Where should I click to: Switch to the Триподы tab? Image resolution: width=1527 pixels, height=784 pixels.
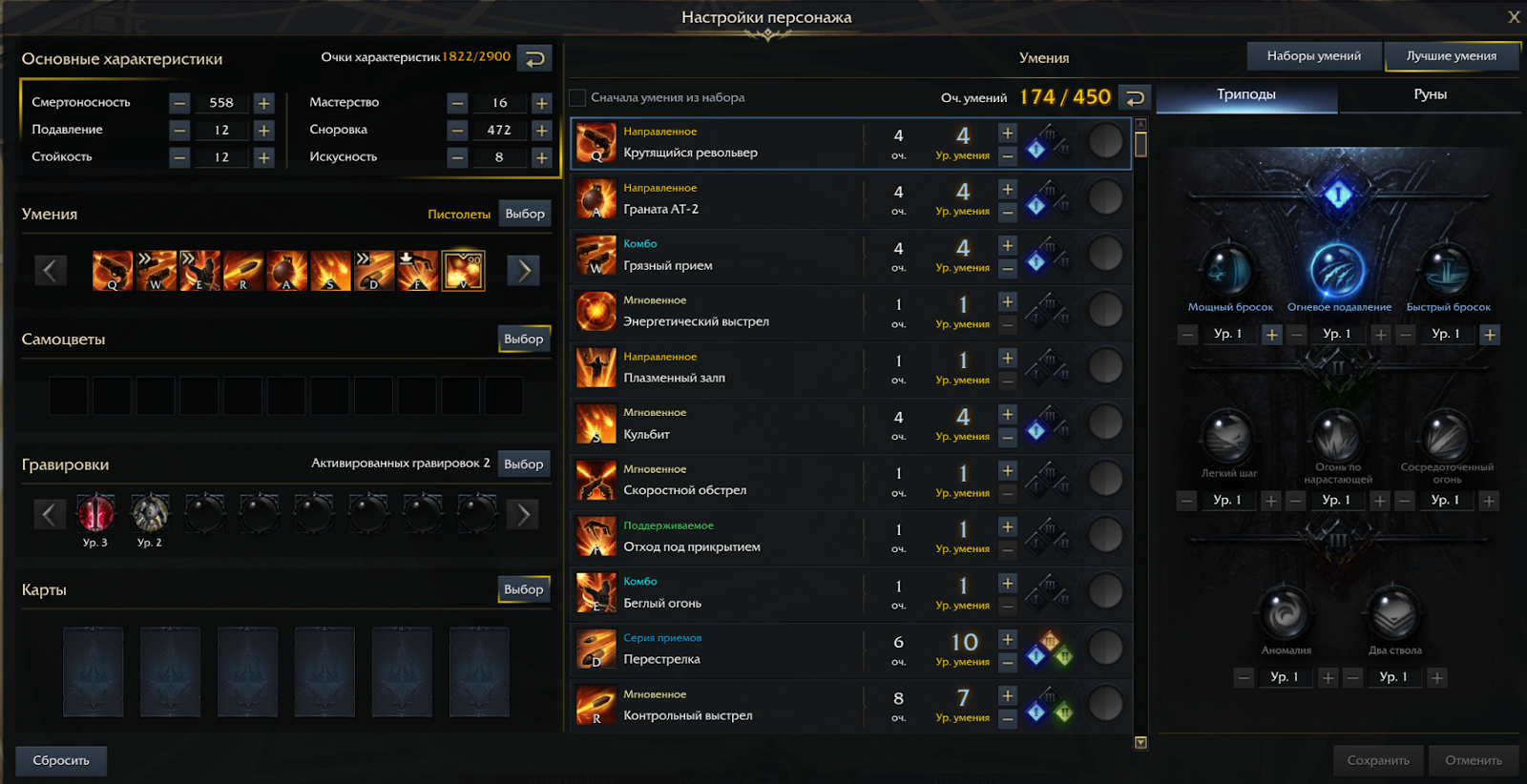1245,94
